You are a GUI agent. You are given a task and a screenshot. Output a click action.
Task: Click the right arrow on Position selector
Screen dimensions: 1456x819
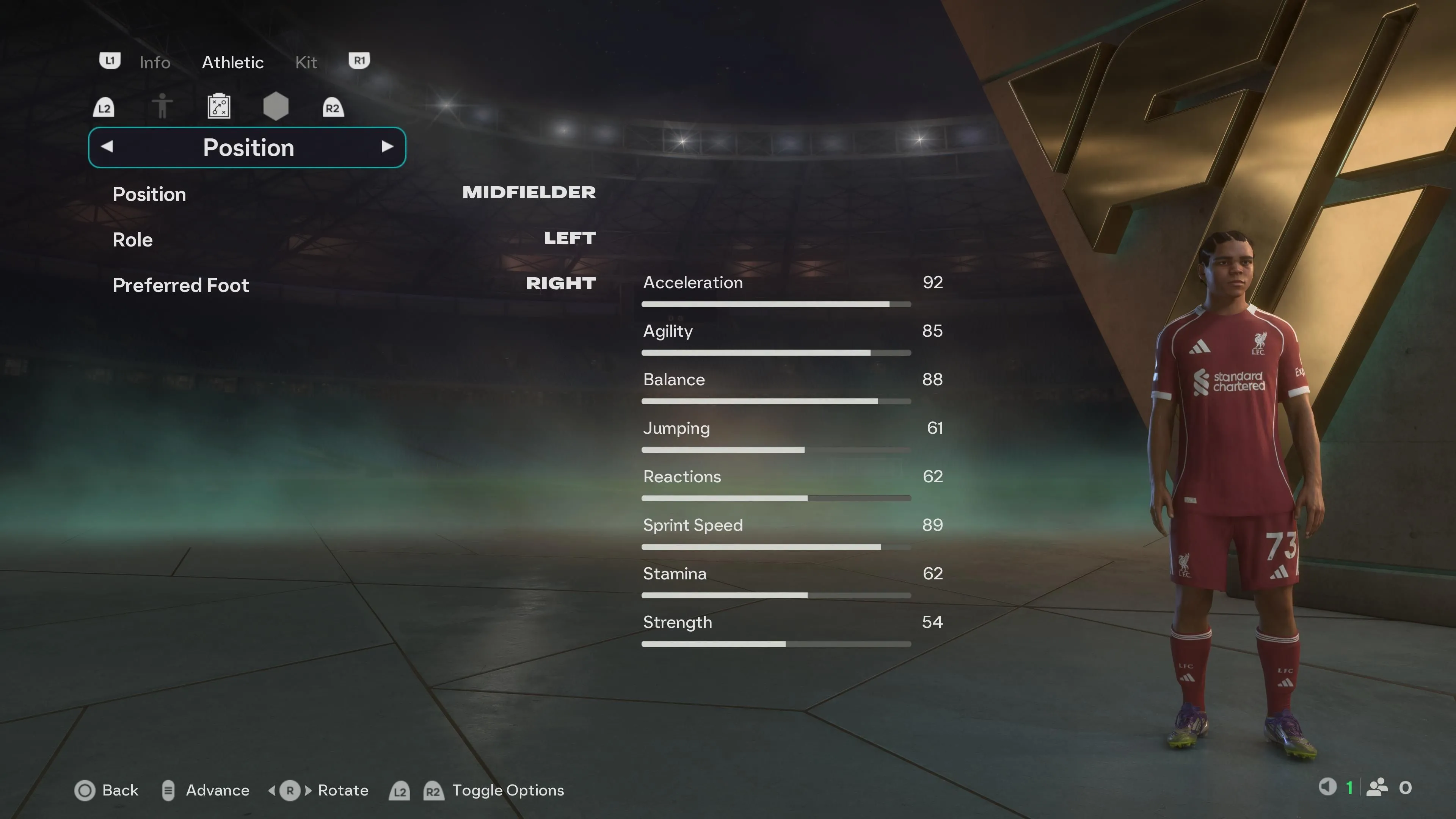click(x=387, y=147)
